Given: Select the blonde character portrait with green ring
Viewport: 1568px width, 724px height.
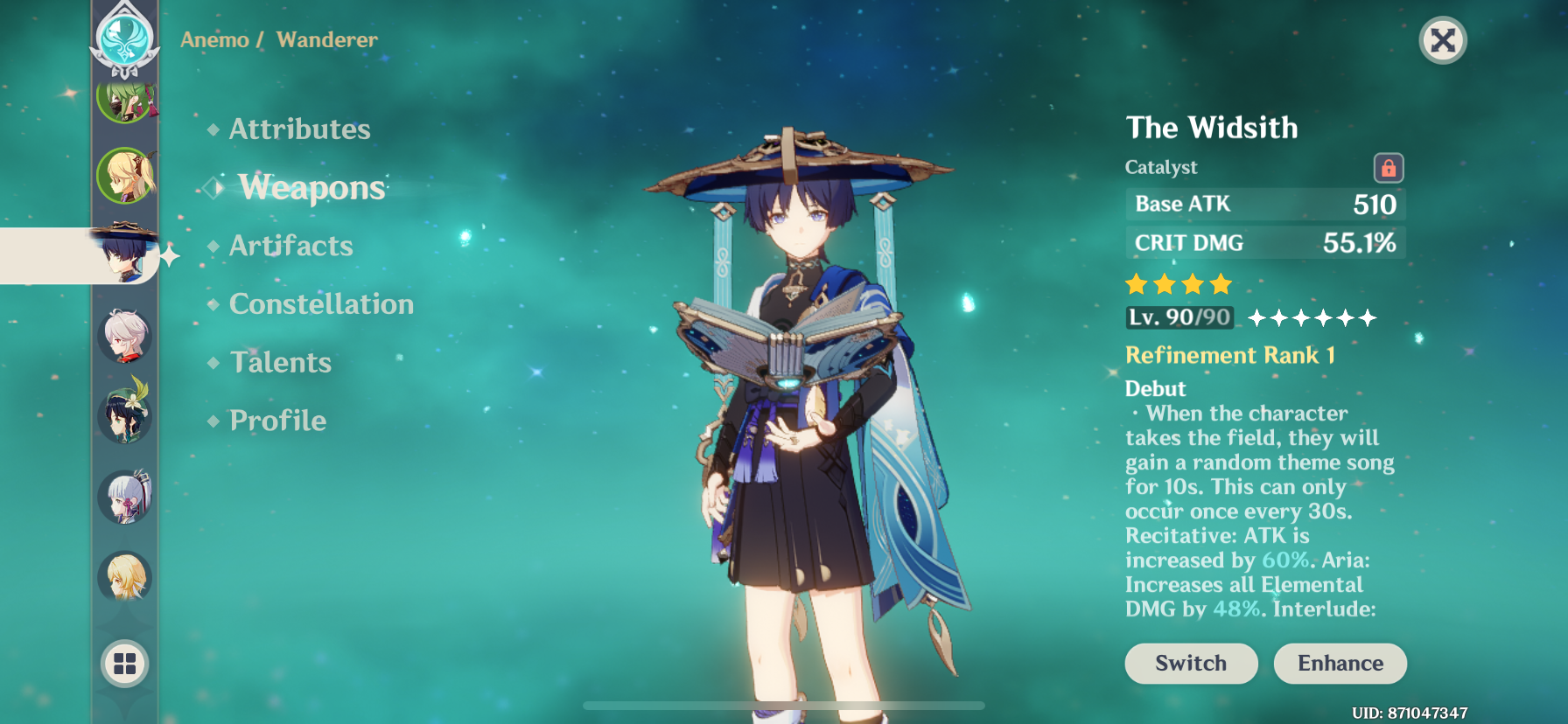Looking at the screenshot, I should click(x=126, y=176).
